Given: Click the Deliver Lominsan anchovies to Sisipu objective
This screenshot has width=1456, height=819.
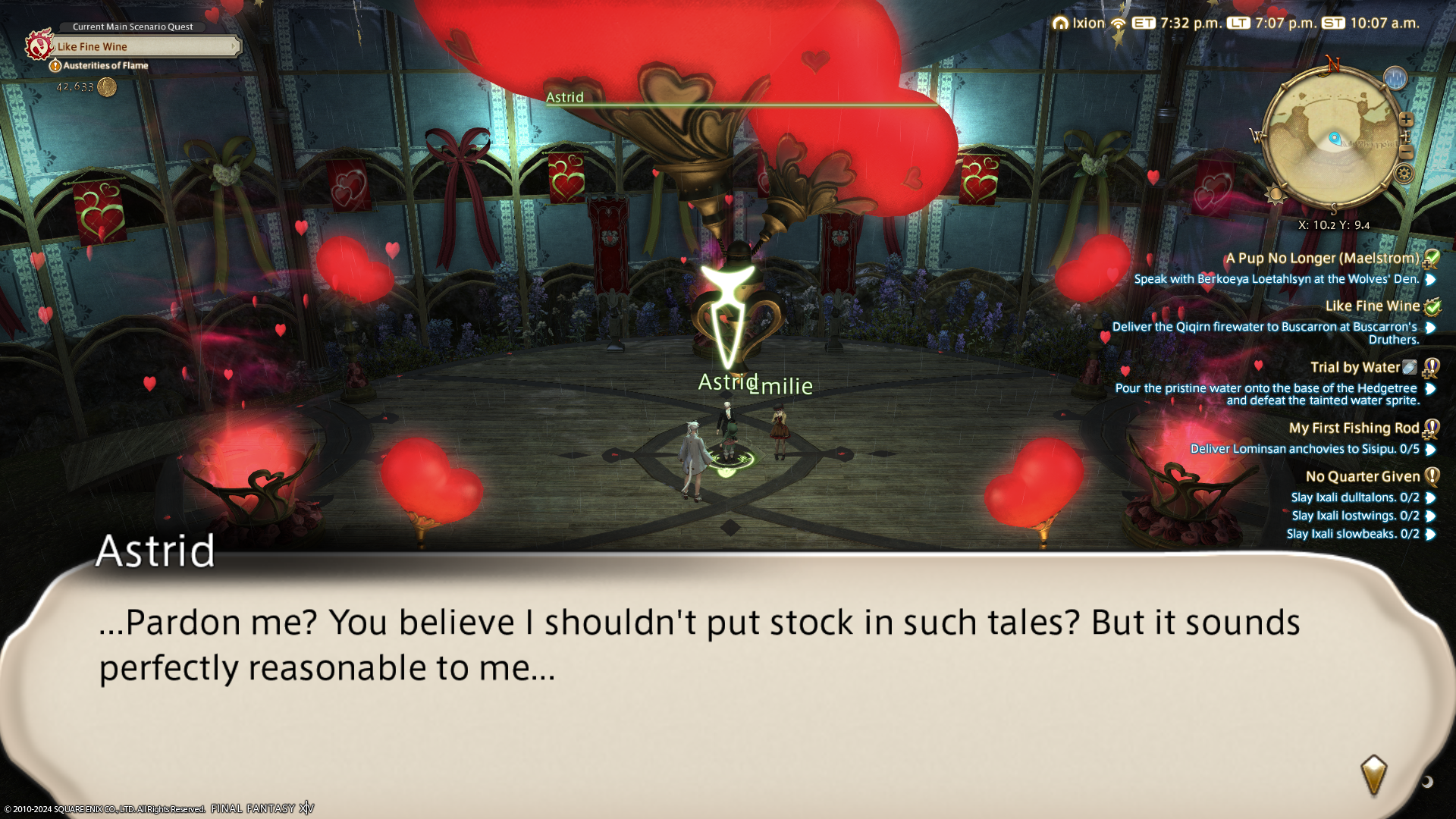Looking at the screenshot, I should [x=1304, y=449].
